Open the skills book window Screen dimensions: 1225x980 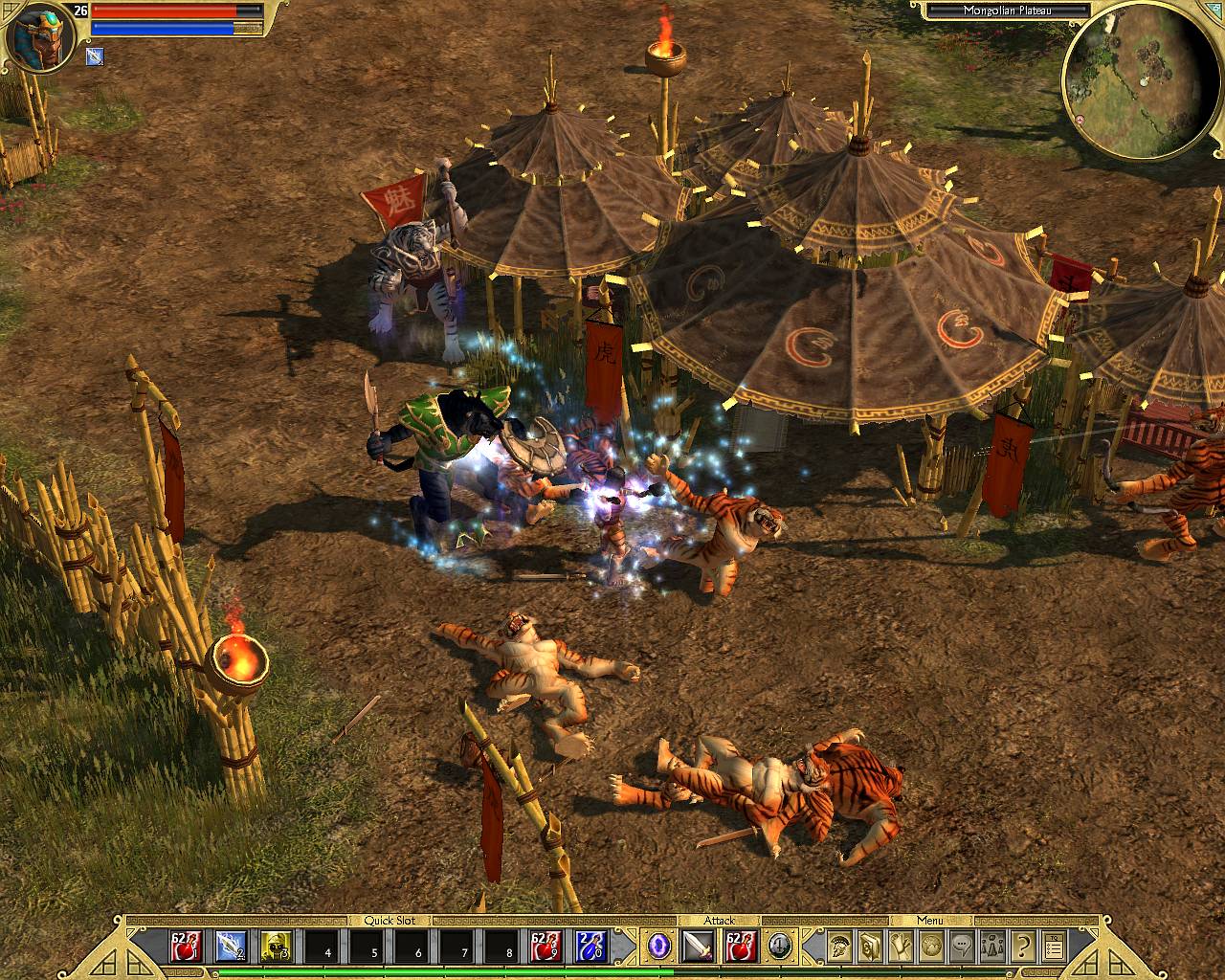[870, 947]
